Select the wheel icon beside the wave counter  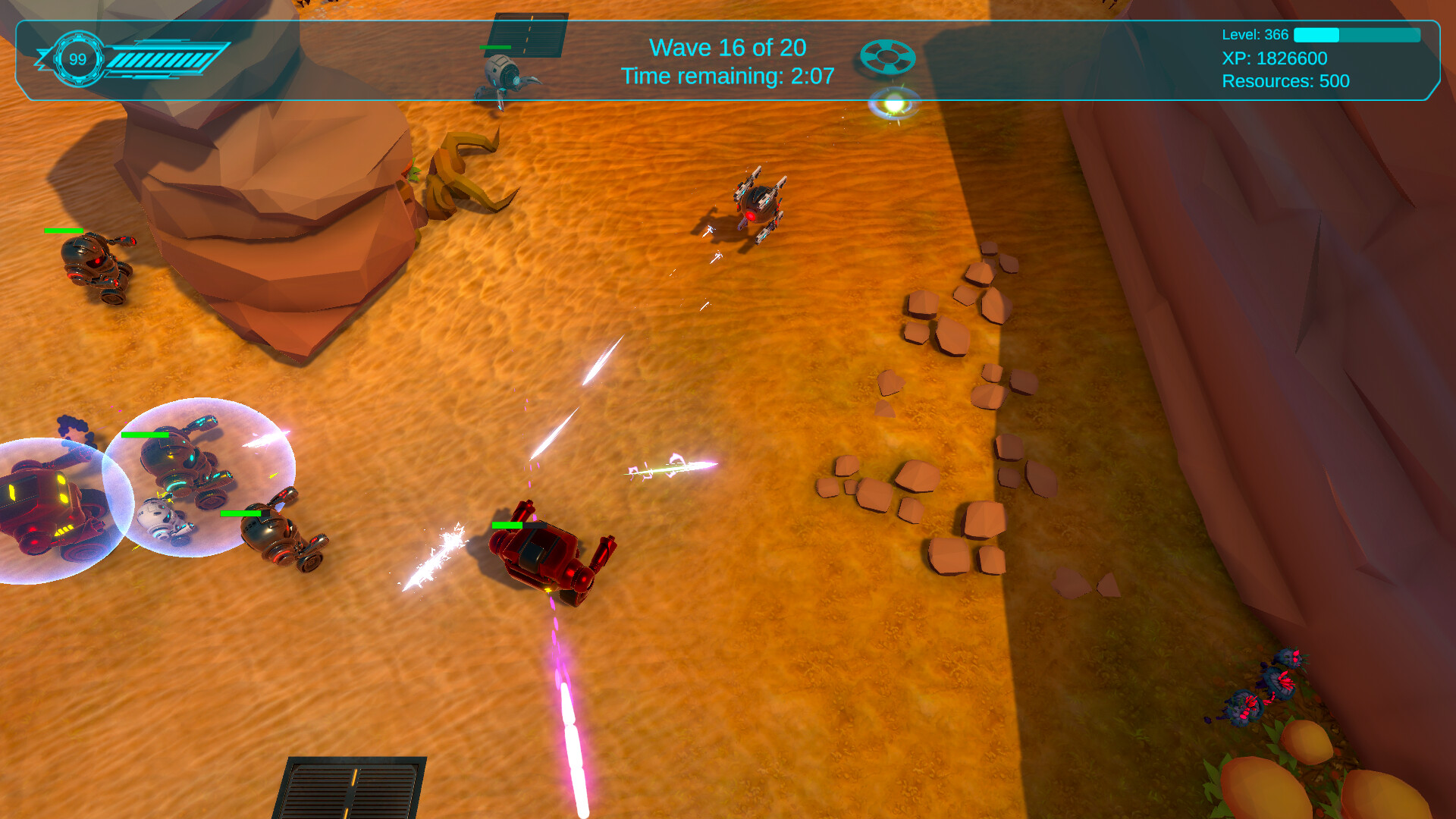coord(890,58)
